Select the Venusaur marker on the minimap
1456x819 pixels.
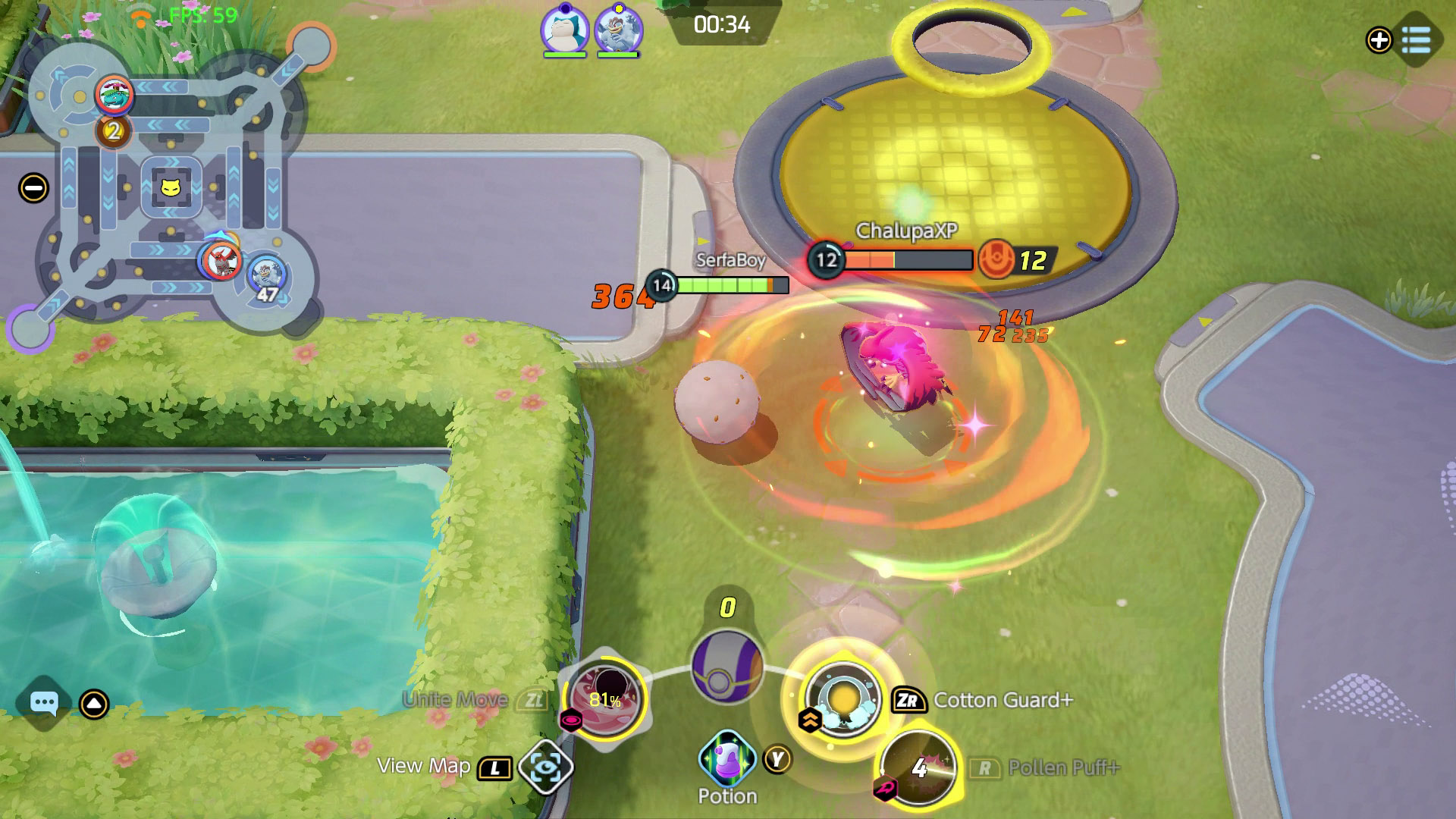tap(115, 95)
